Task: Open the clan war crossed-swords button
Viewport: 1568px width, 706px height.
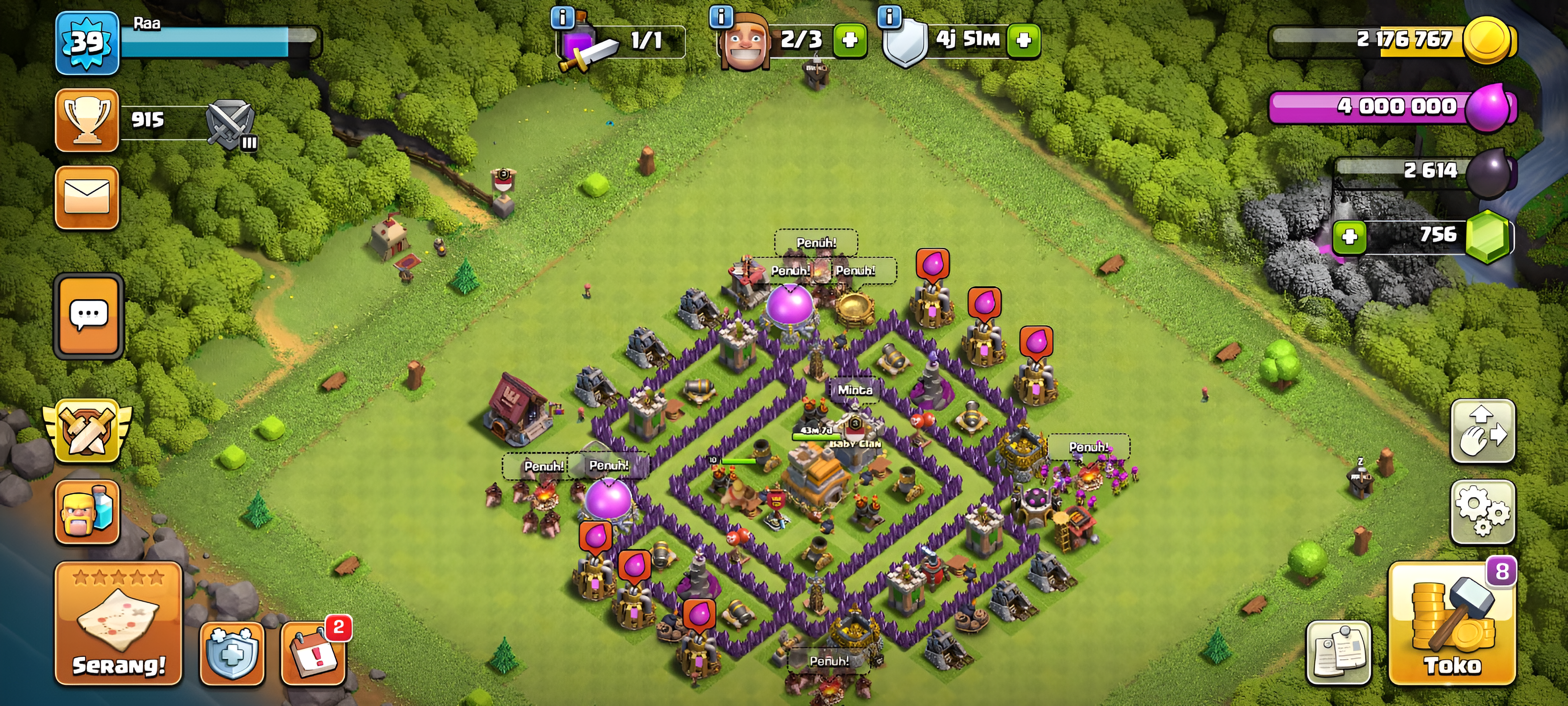Action: coord(88,431)
